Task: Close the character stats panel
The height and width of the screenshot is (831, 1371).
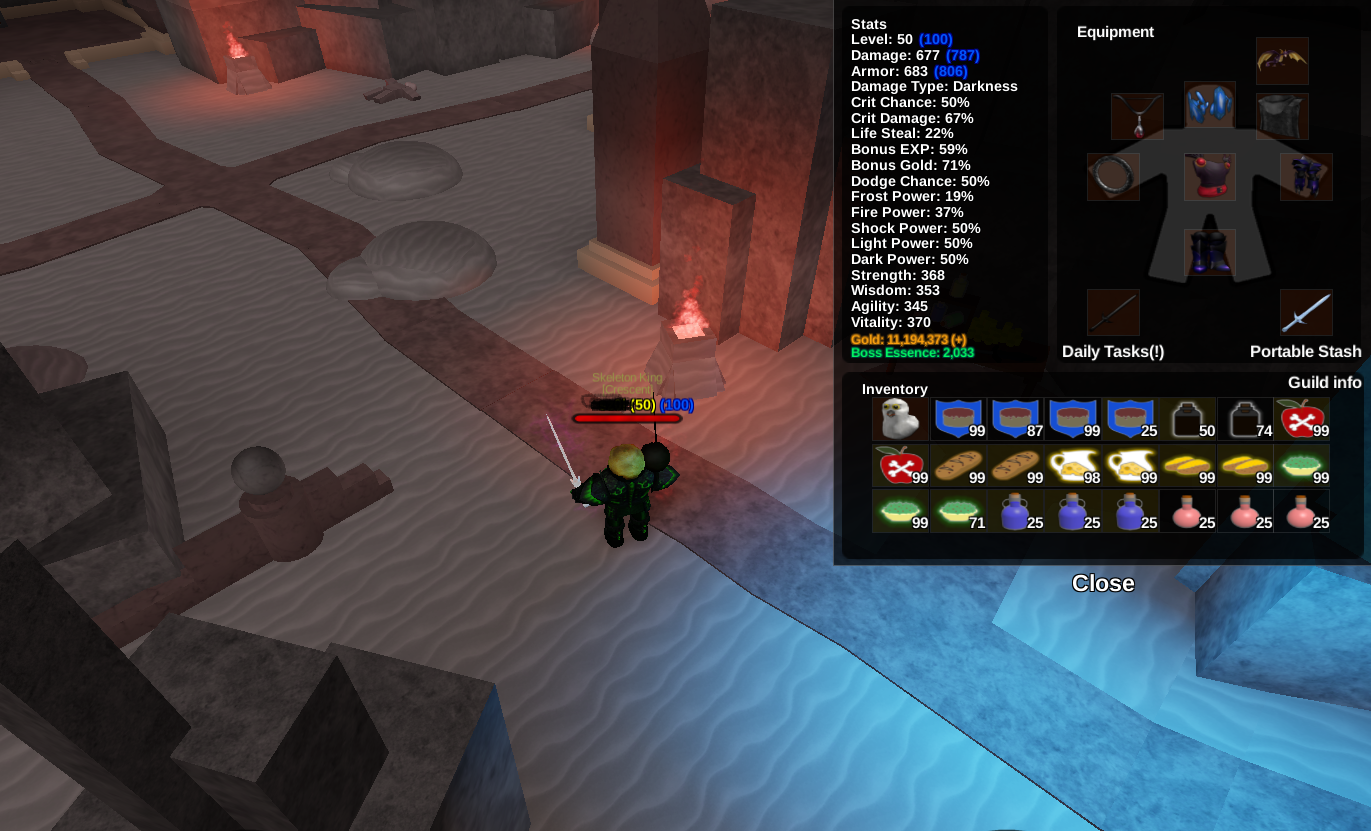Action: click(x=1103, y=583)
